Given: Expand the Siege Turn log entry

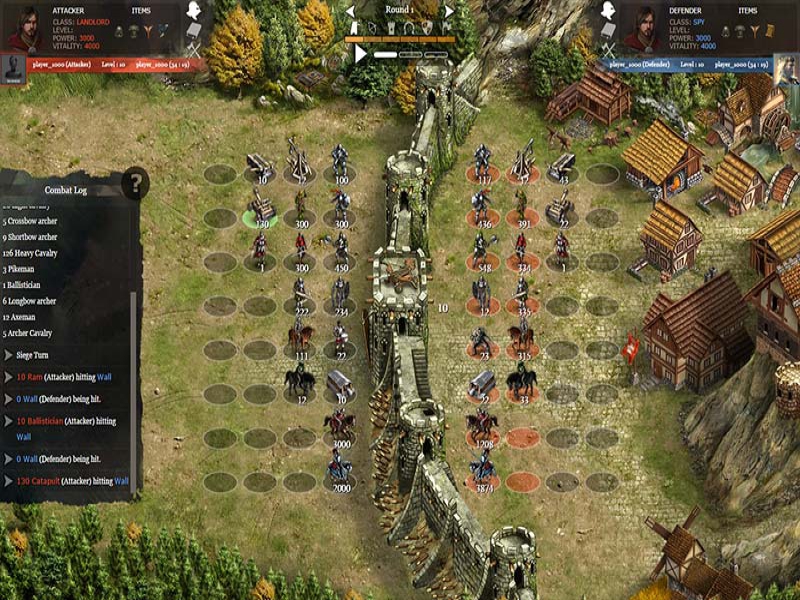Looking at the screenshot, I should point(9,355).
